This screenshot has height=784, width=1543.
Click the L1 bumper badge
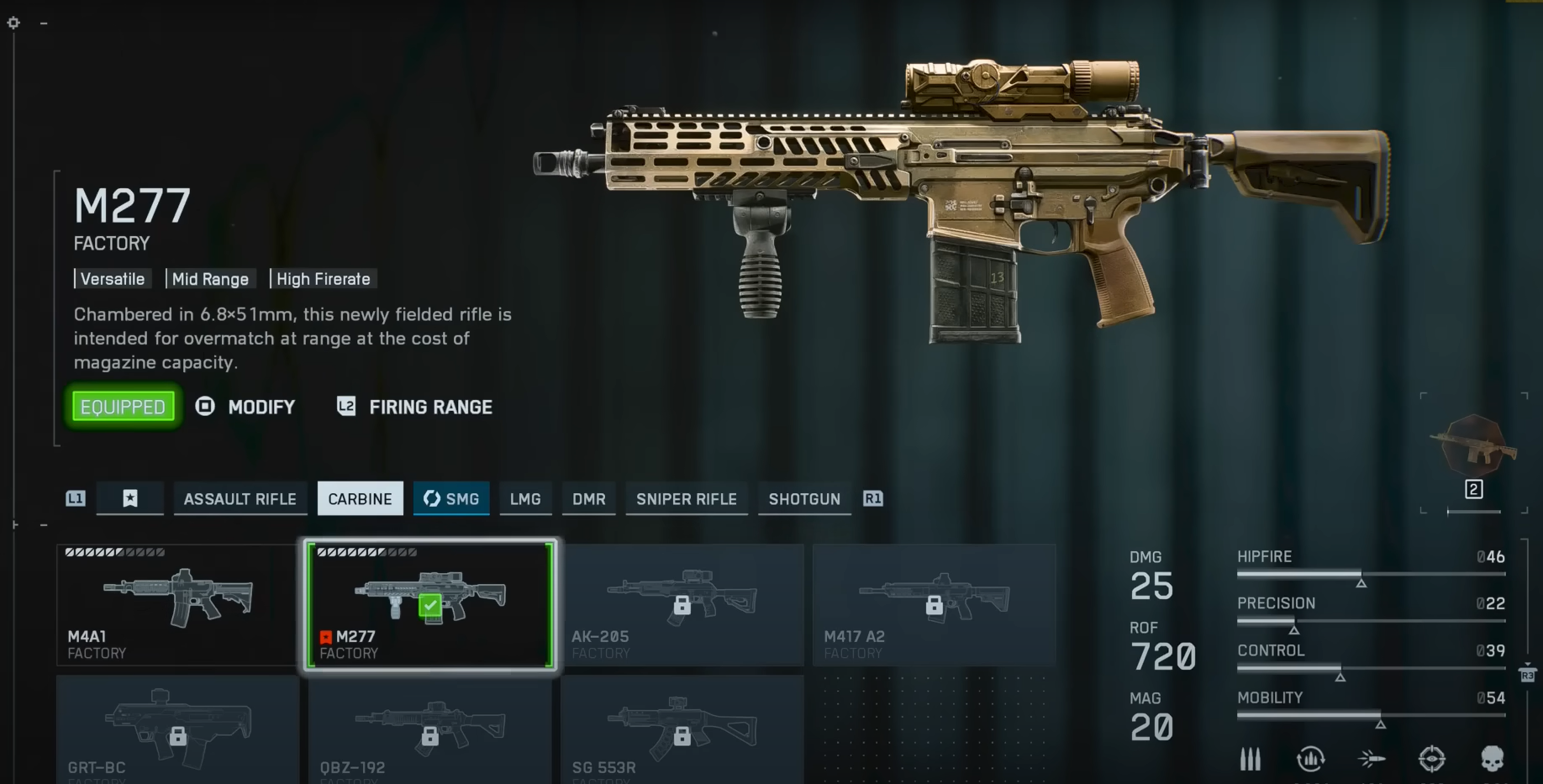click(74, 498)
